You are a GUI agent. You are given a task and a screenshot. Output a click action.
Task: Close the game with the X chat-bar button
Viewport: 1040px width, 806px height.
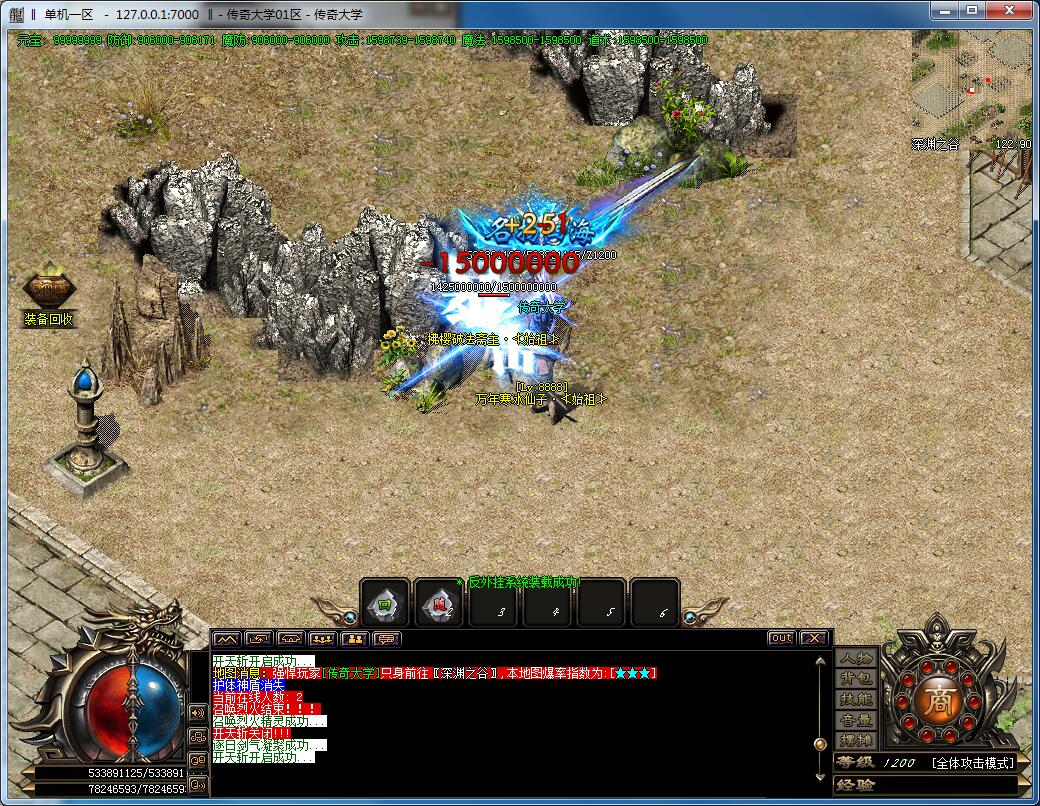click(815, 638)
